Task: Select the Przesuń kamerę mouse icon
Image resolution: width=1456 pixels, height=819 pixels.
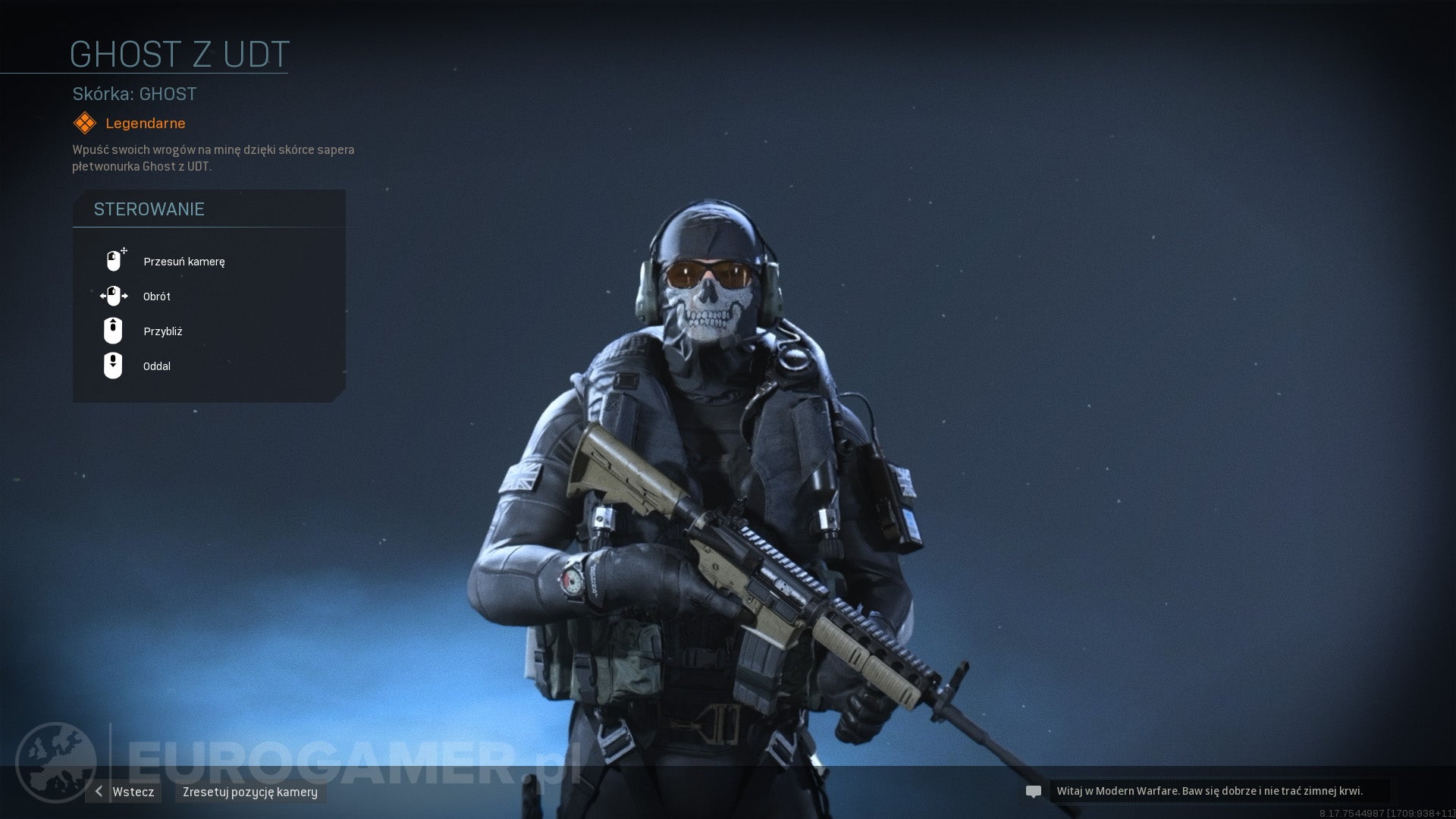Action: tap(114, 260)
